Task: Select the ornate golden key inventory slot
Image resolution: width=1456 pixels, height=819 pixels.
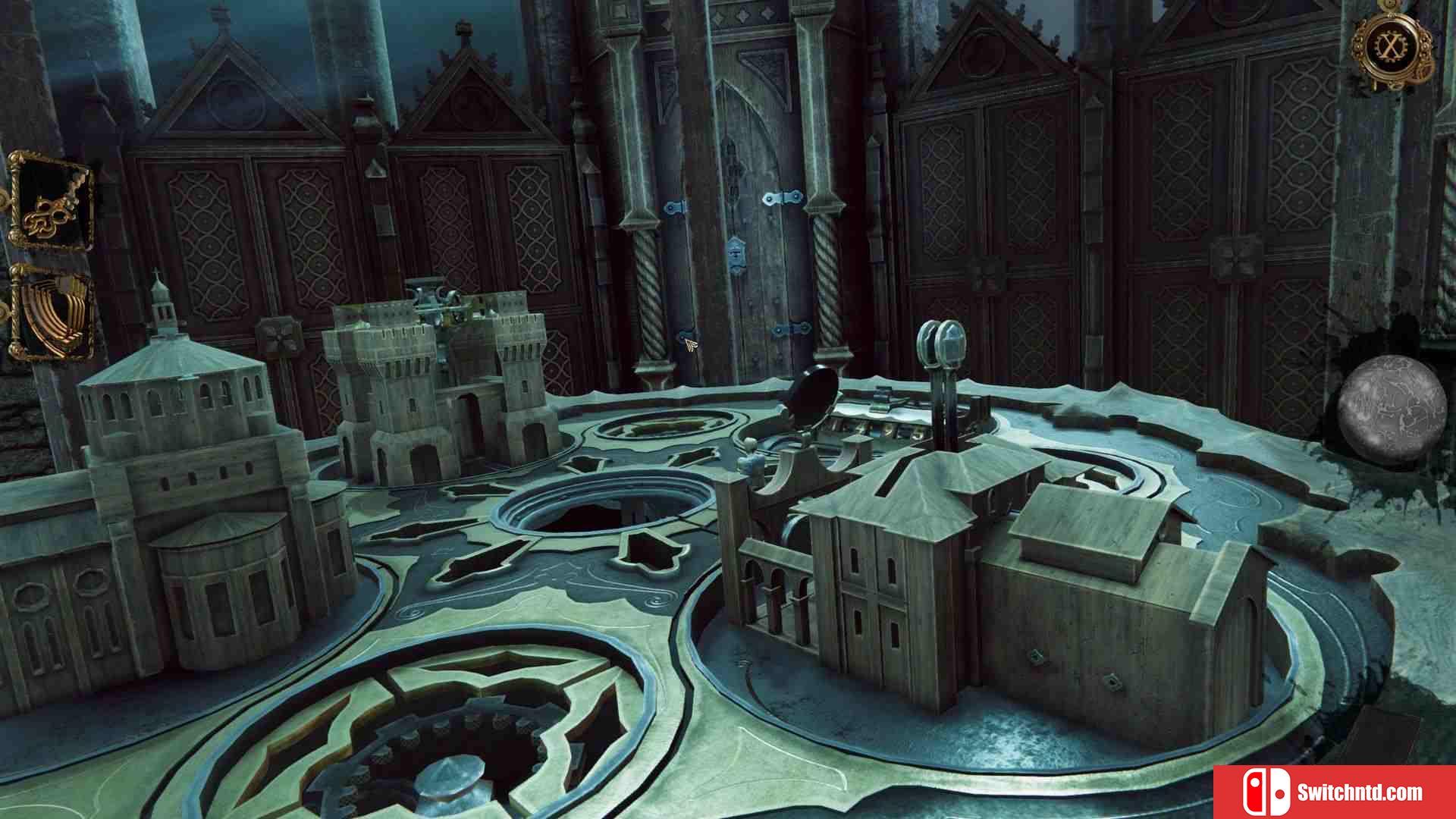Action: coord(52,201)
